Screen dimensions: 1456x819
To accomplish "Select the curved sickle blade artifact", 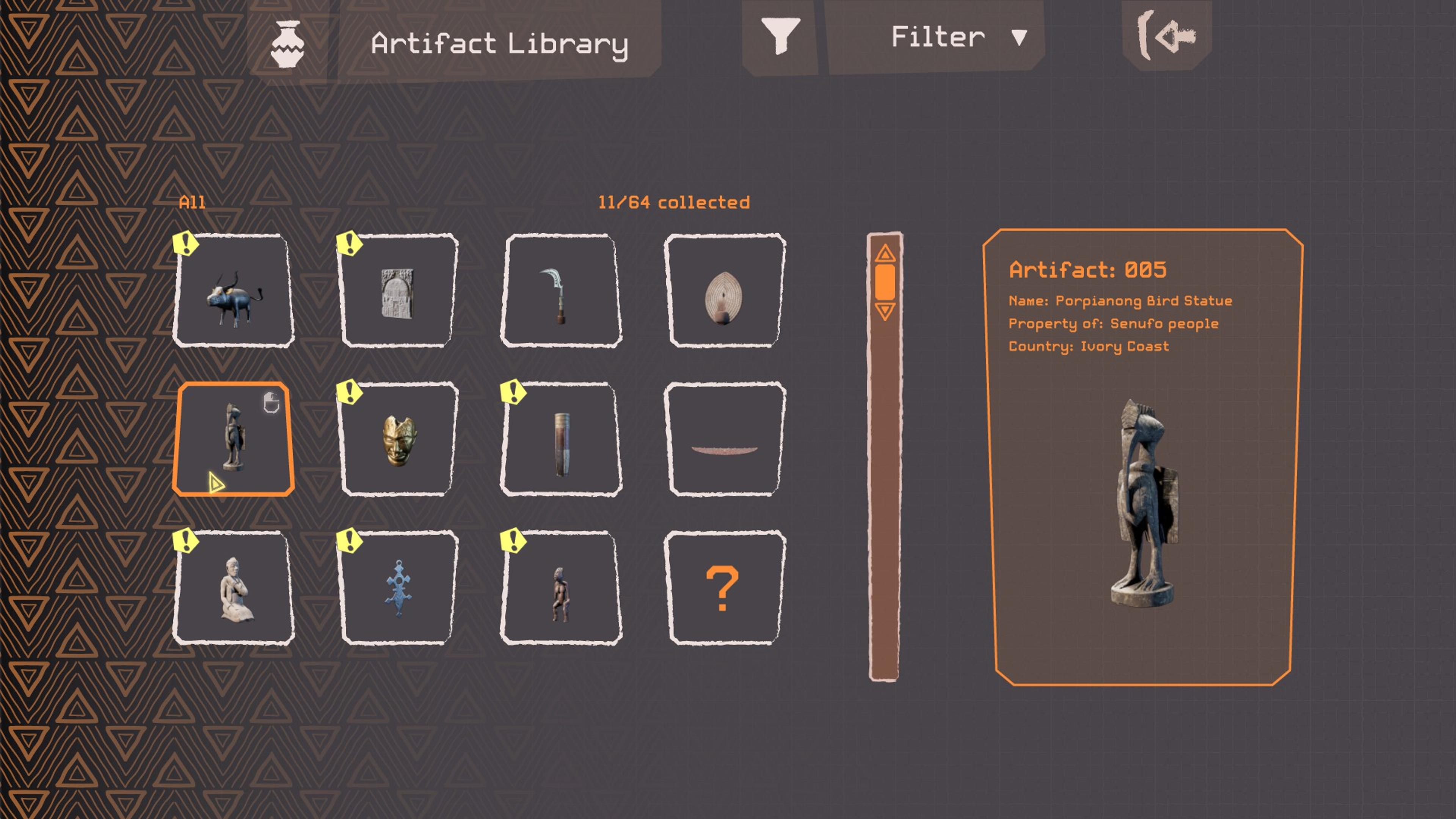I will pyautogui.click(x=561, y=291).
